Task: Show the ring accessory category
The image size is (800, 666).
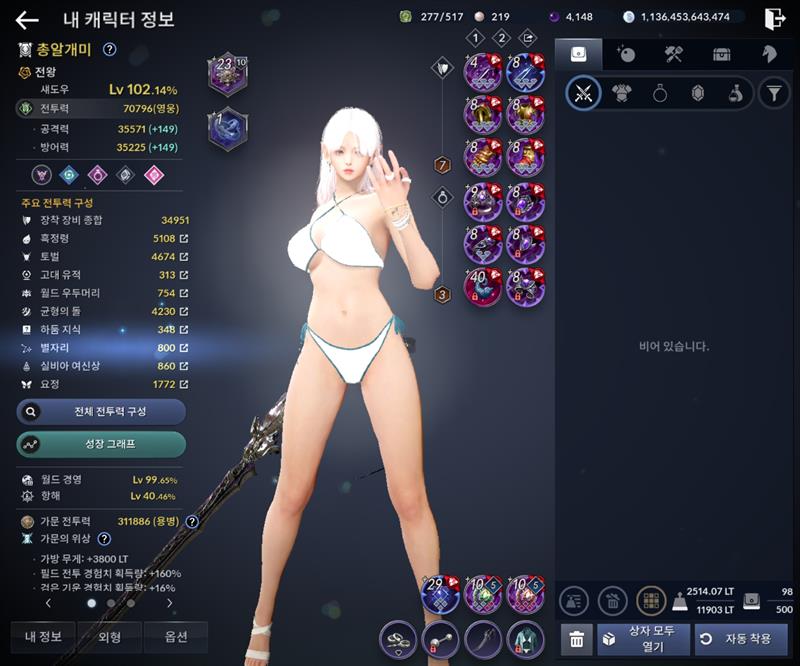Action: (660, 94)
